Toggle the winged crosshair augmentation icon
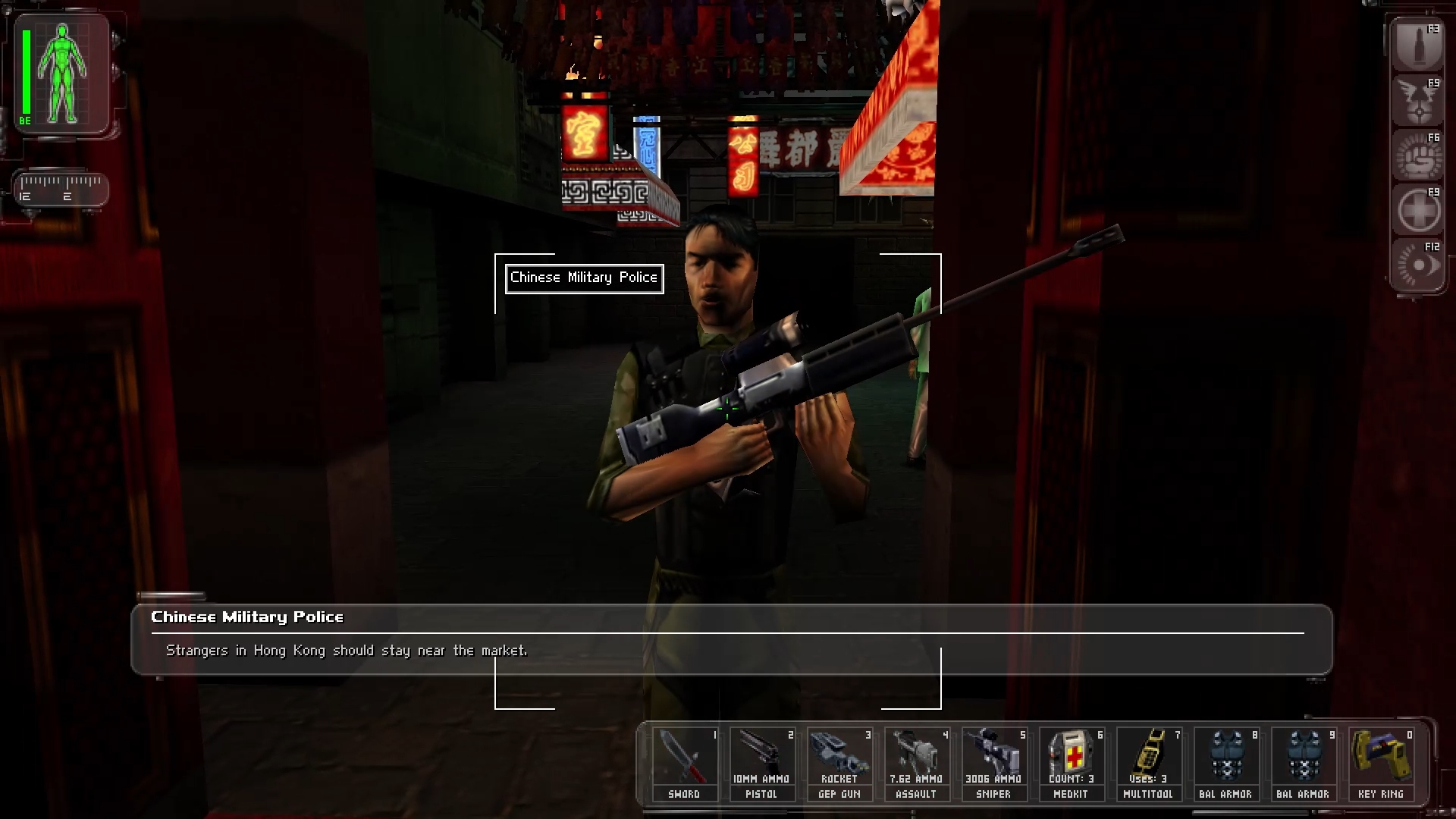Viewport: 1456px width, 819px height. coord(1417,101)
